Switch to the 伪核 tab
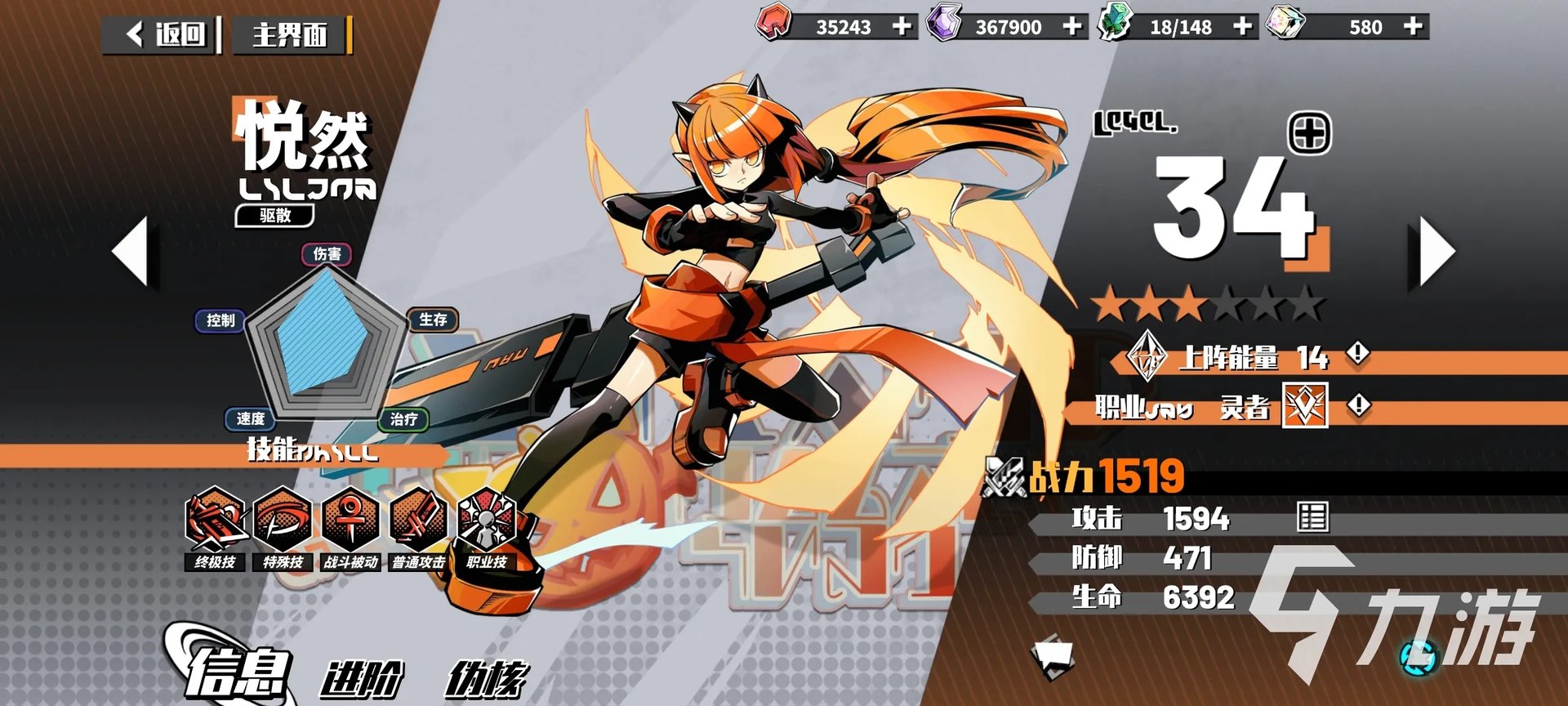Image resolution: width=1568 pixels, height=706 pixels. pyautogui.click(x=486, y=678)
